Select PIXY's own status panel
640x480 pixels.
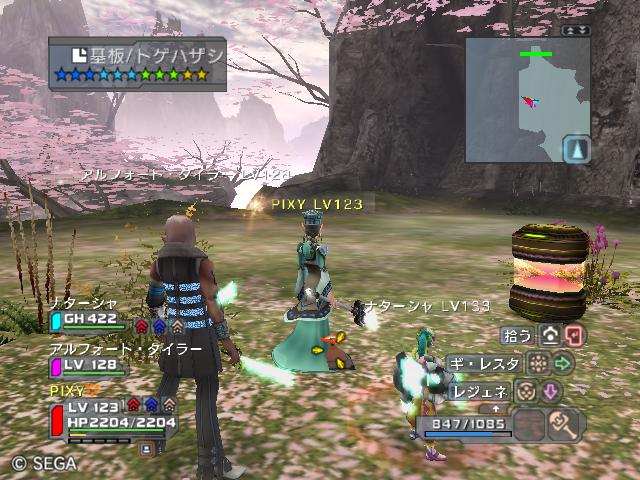110,414
